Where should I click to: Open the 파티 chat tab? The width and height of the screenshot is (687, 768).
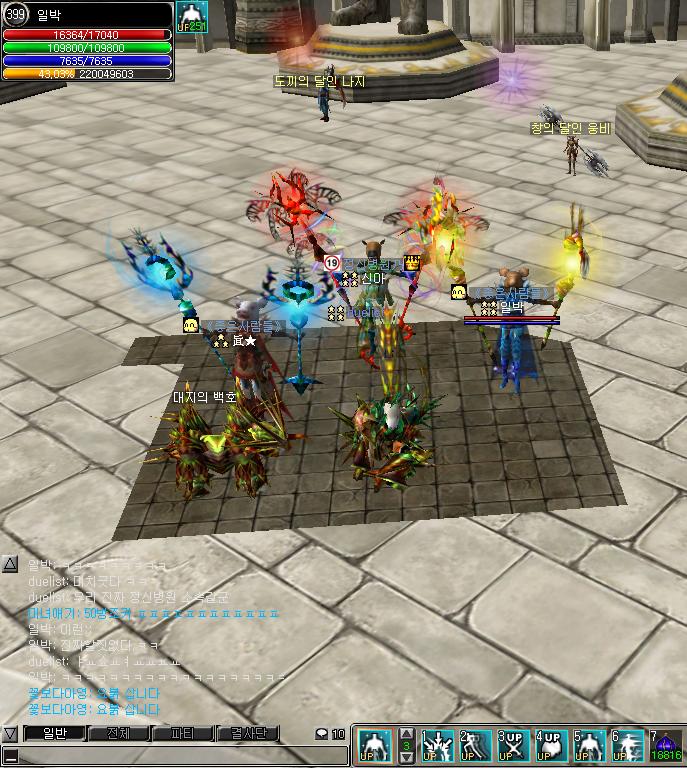tap(182, 733)
